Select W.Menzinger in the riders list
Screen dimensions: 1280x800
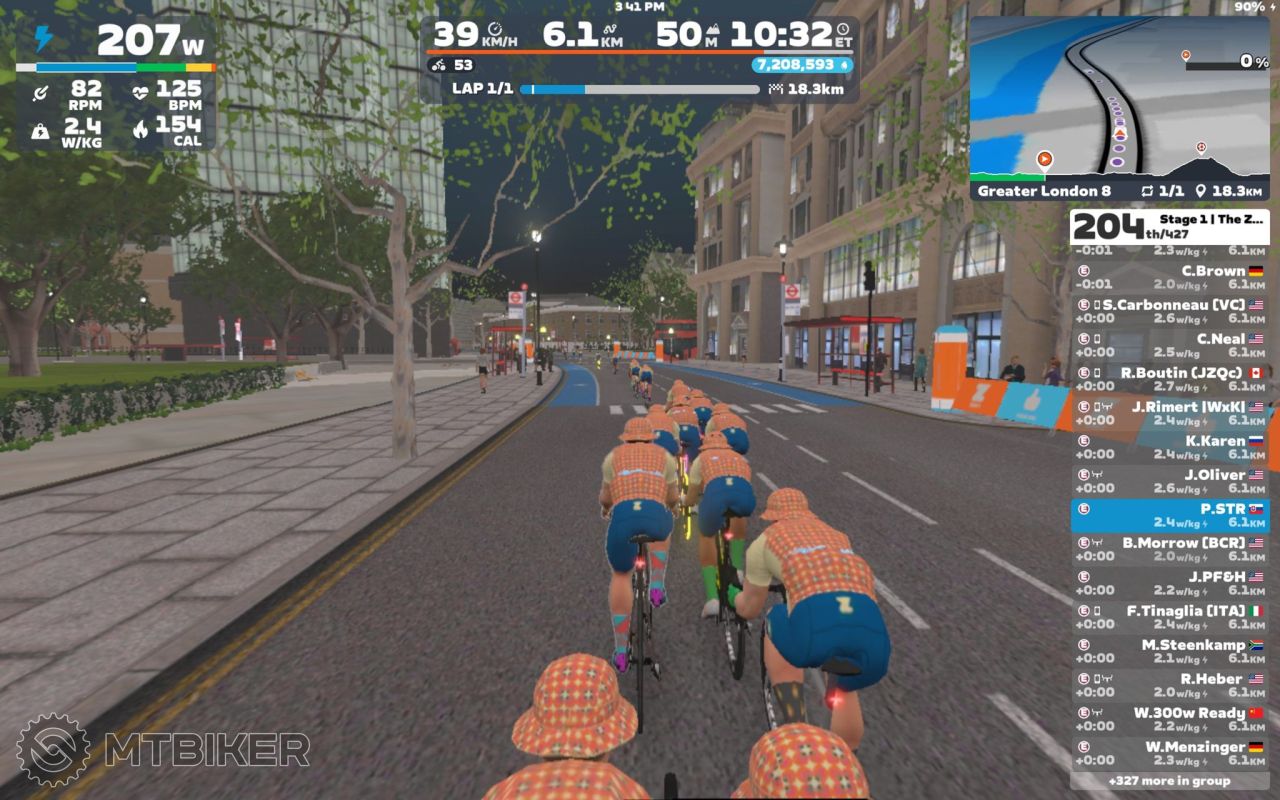pos(1170,753)
